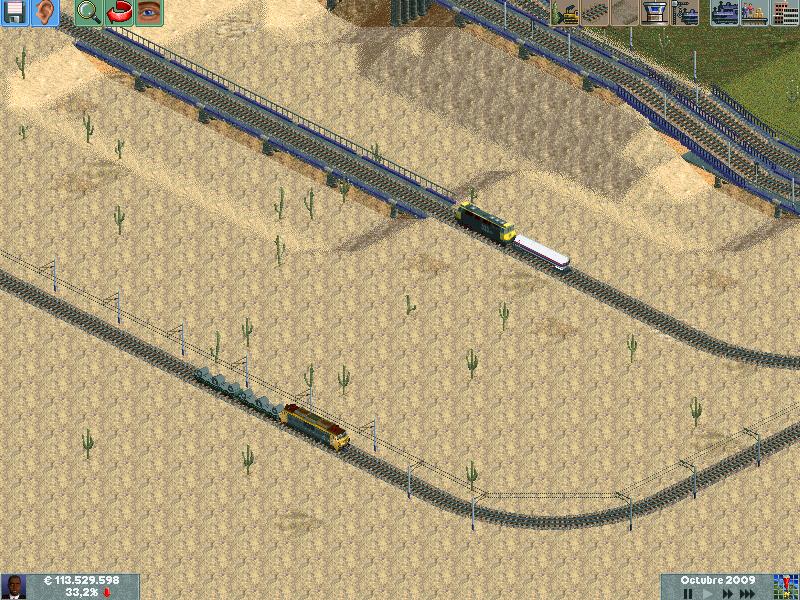Open the floppy disk save/load menu
The width and height of the screenshot is (800, 600).
(x=15, y=13)
